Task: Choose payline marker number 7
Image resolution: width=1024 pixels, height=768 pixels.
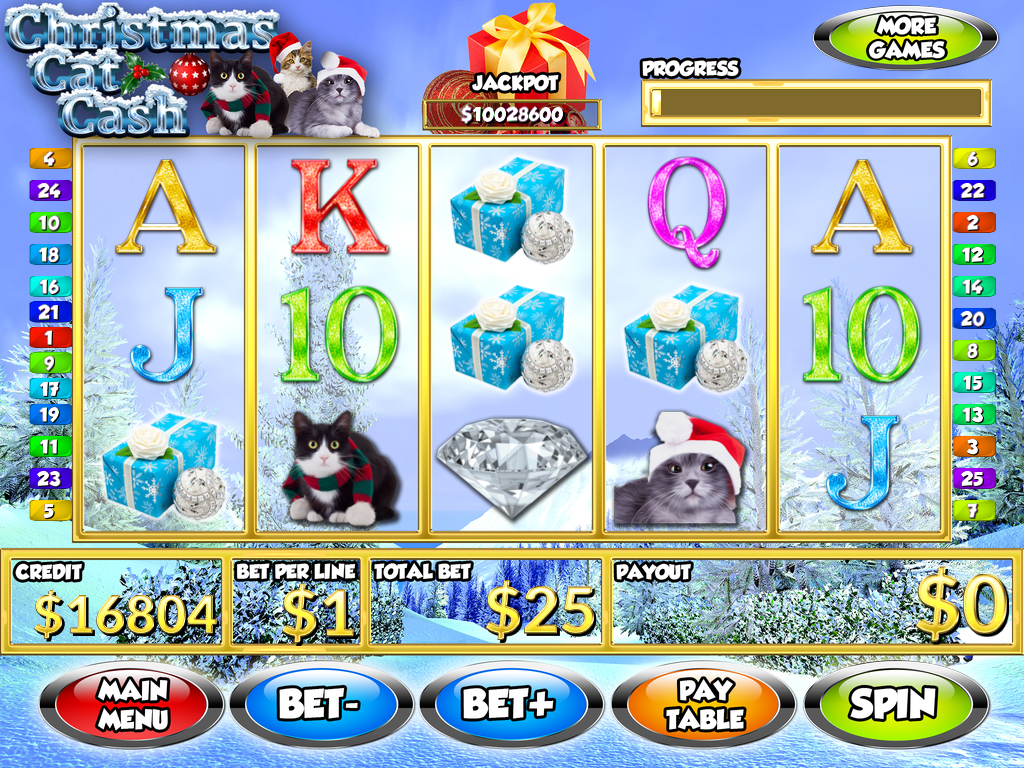Action: tap(973, 510)
